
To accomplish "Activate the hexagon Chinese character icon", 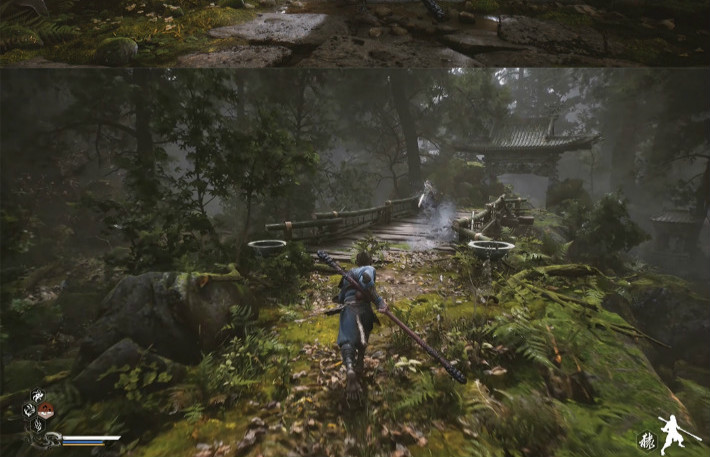I will pyautogui.click(x=647, y=439).
